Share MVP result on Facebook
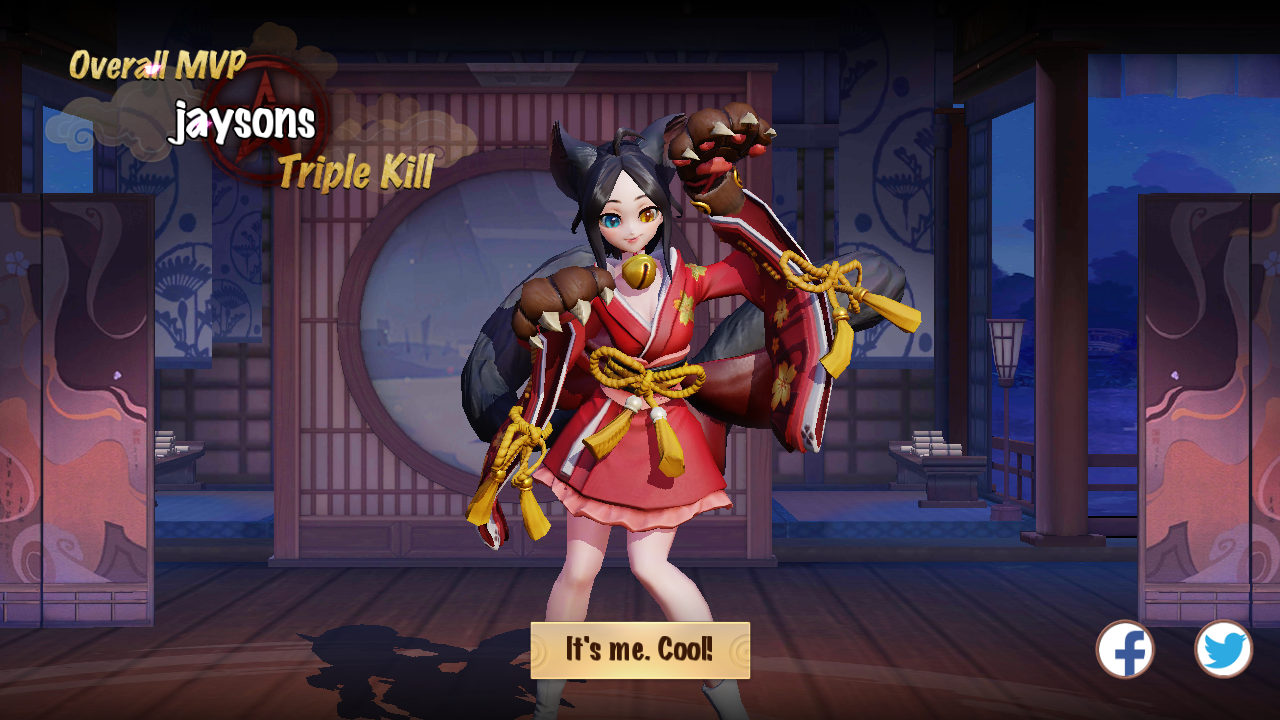The image size is (1280, 720). [x=1125, y=650]
